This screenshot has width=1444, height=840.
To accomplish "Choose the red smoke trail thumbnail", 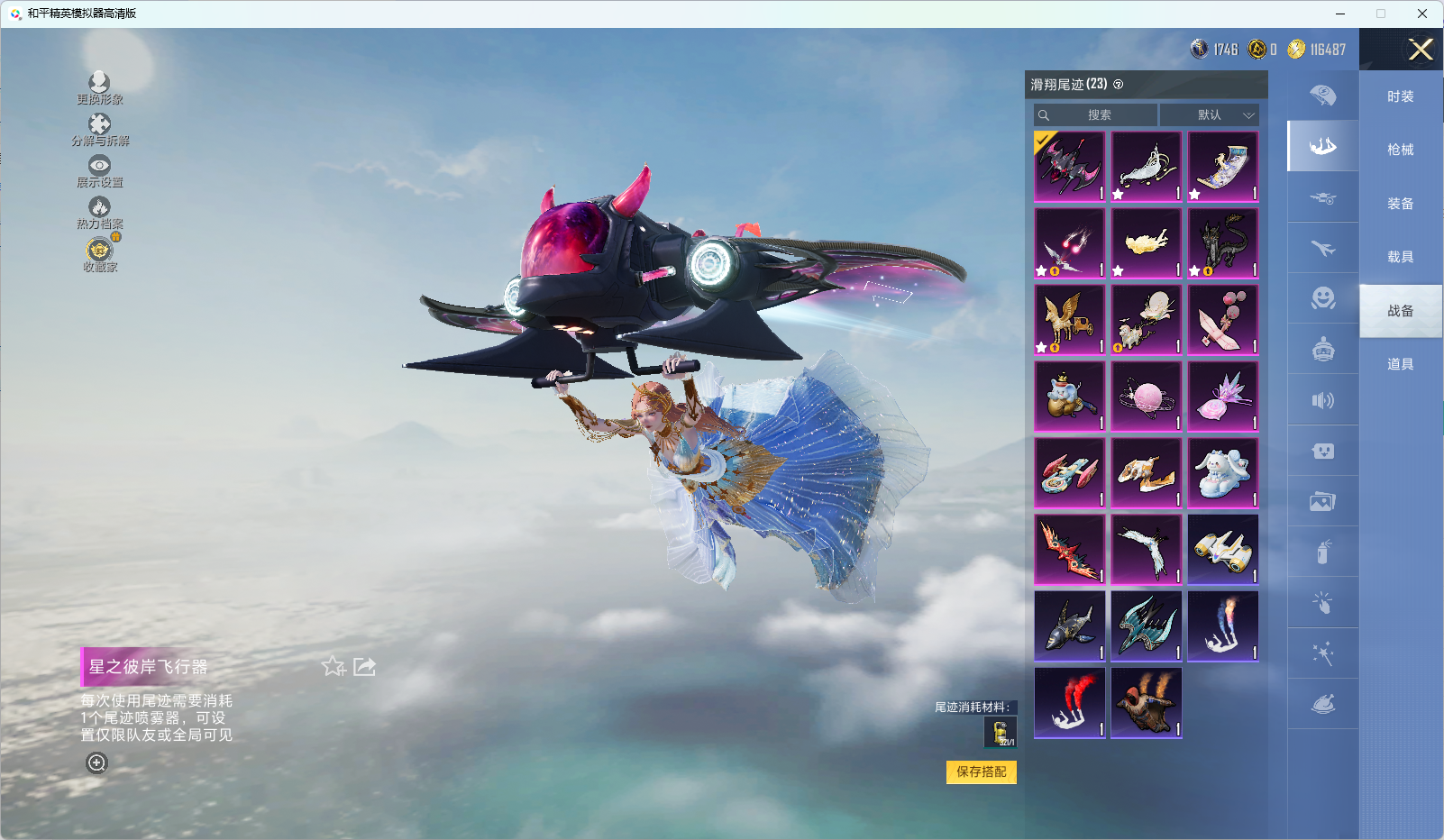I will pyautogui.click(x=1070, y=703).
